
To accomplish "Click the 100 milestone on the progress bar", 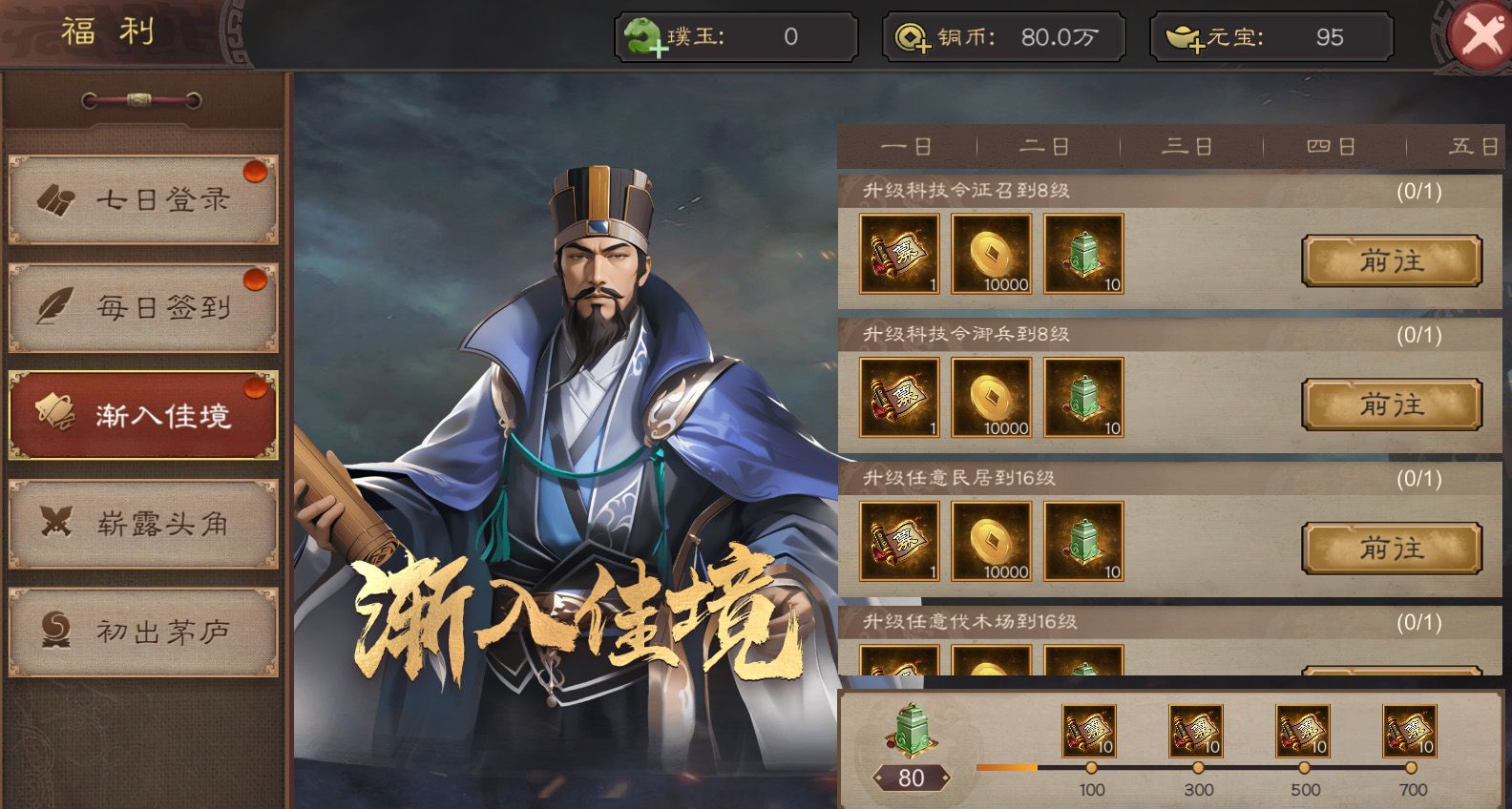I will 1089,765.
